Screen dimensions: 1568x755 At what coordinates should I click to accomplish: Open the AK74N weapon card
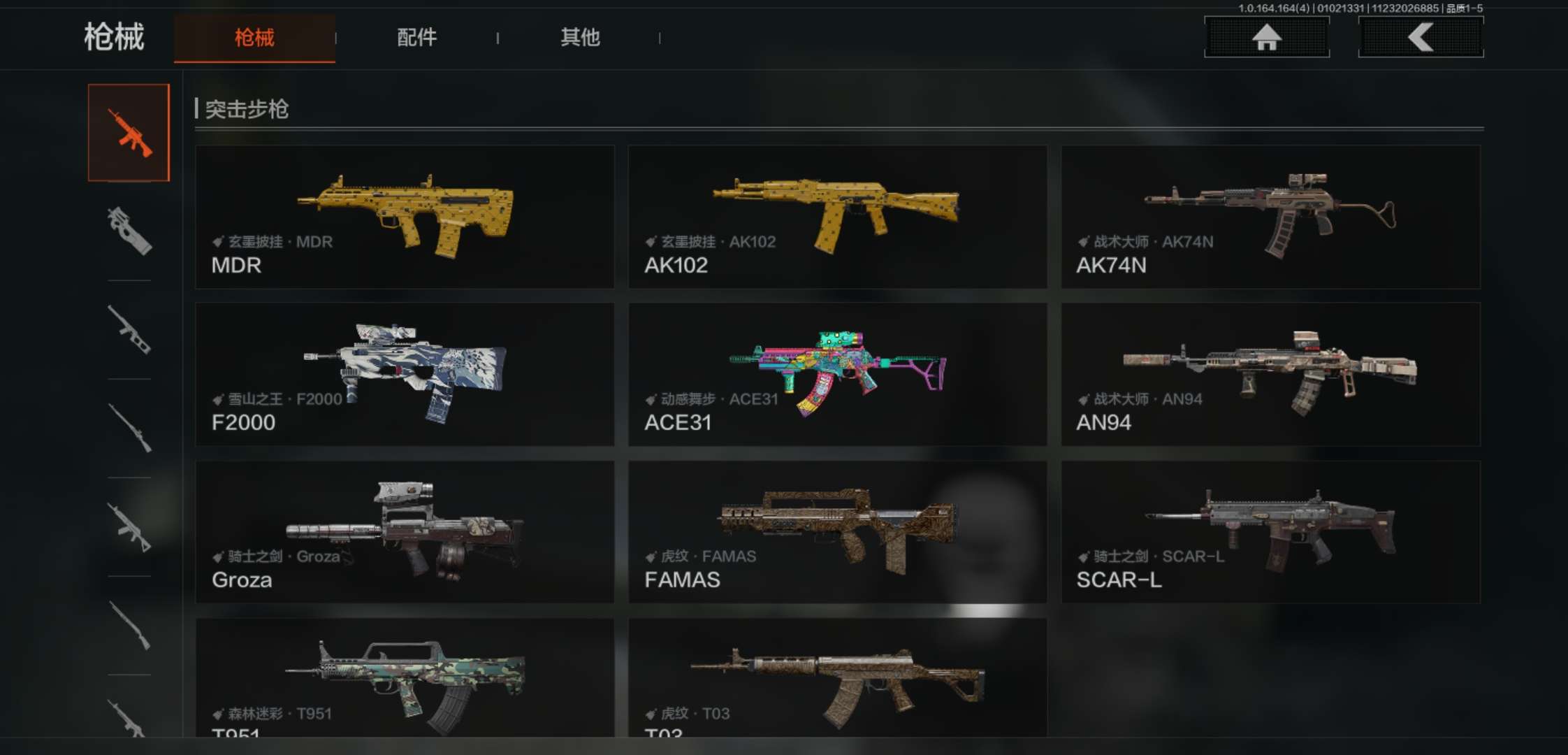click(x=1270, y=217)
